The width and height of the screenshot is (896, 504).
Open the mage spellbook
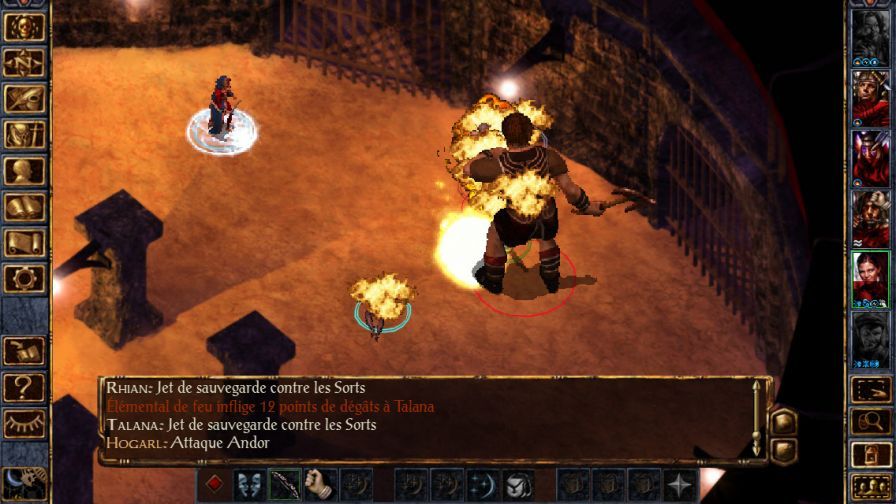(24, 207)
